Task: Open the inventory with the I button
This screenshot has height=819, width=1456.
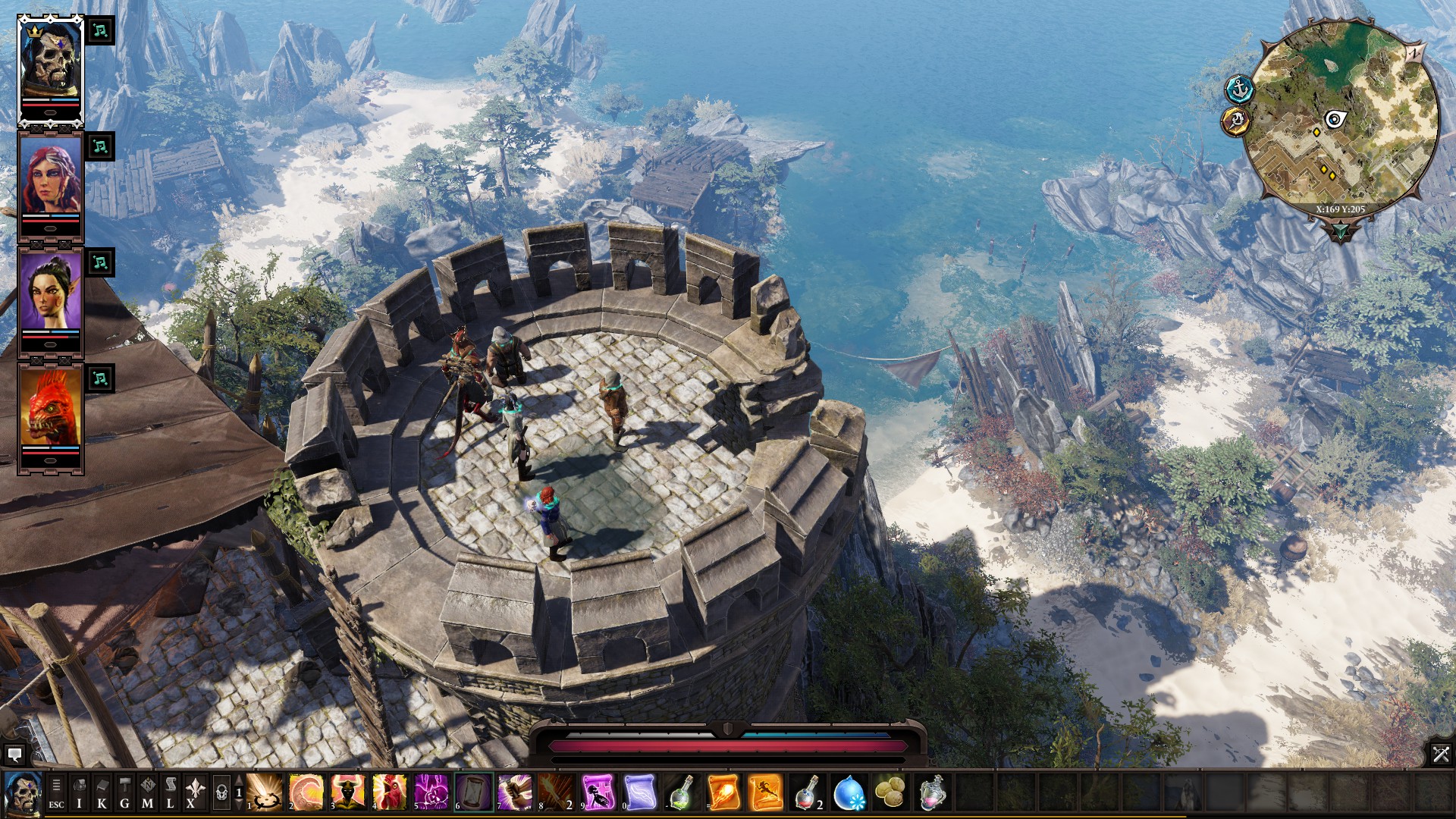Action: click(79, 792)
